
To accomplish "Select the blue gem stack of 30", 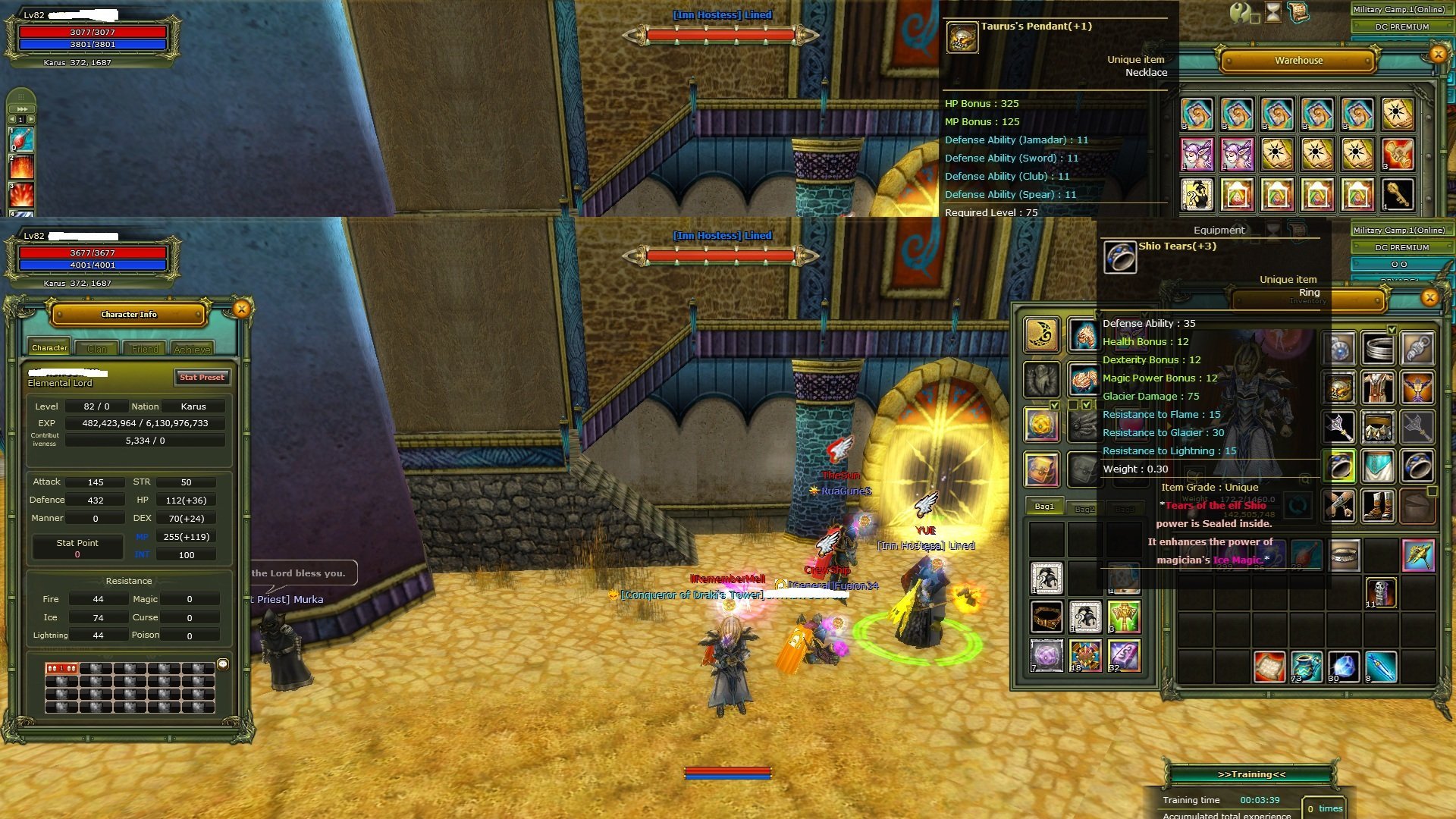I will click(1342, 667).
